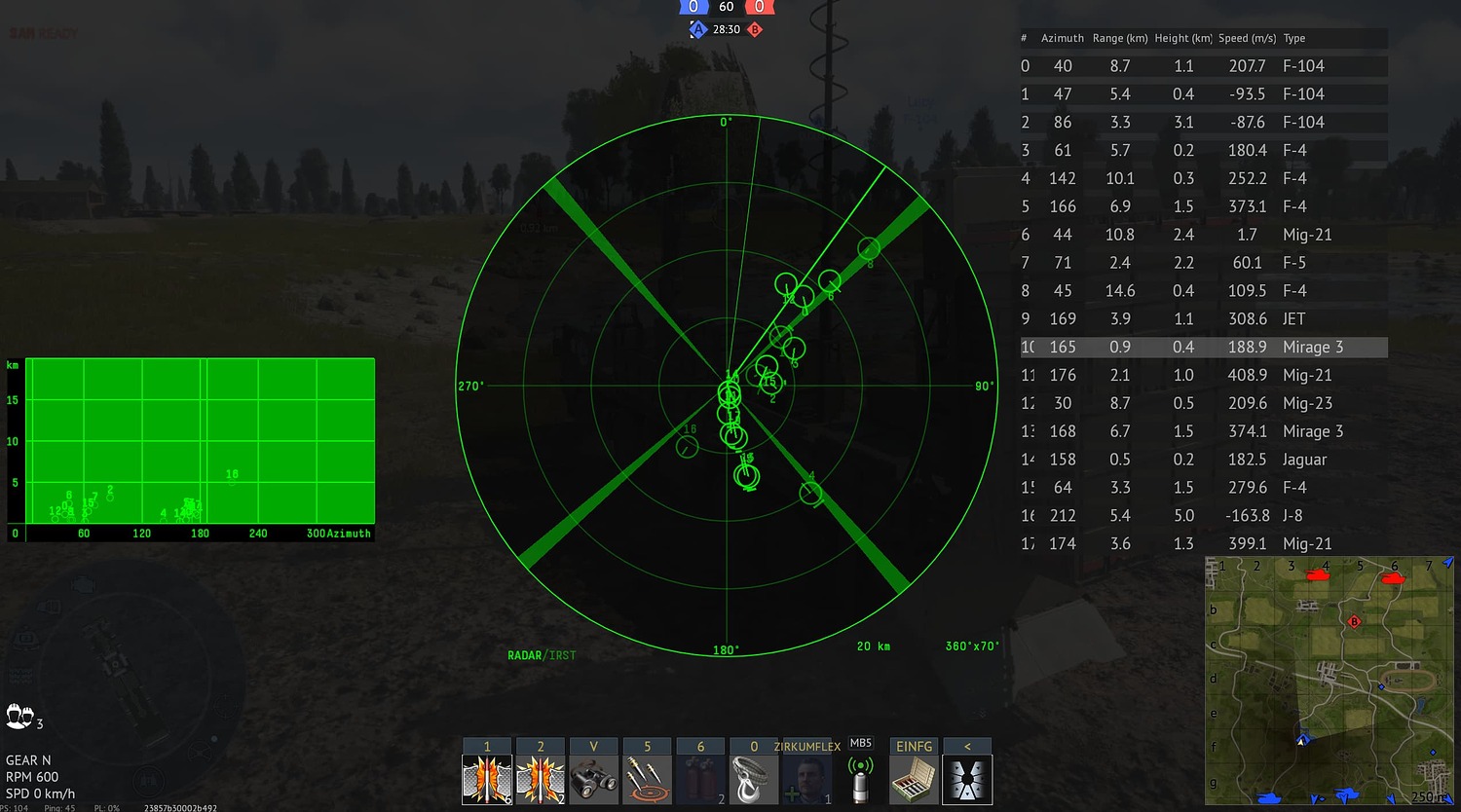Pick the fire extinguisher in slot 6
Image resolution: width=1461 pixels, height=812 pixels.
coord(701,776)
